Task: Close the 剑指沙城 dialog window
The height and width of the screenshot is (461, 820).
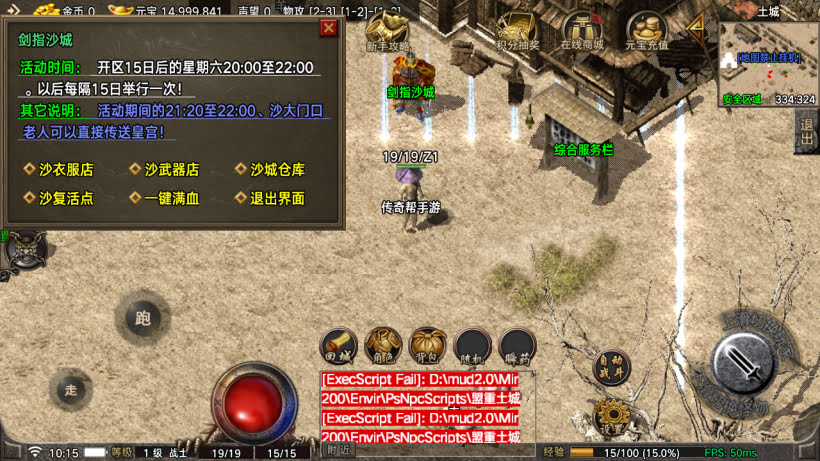Action: pyautogui.click(x=328, y=28)
